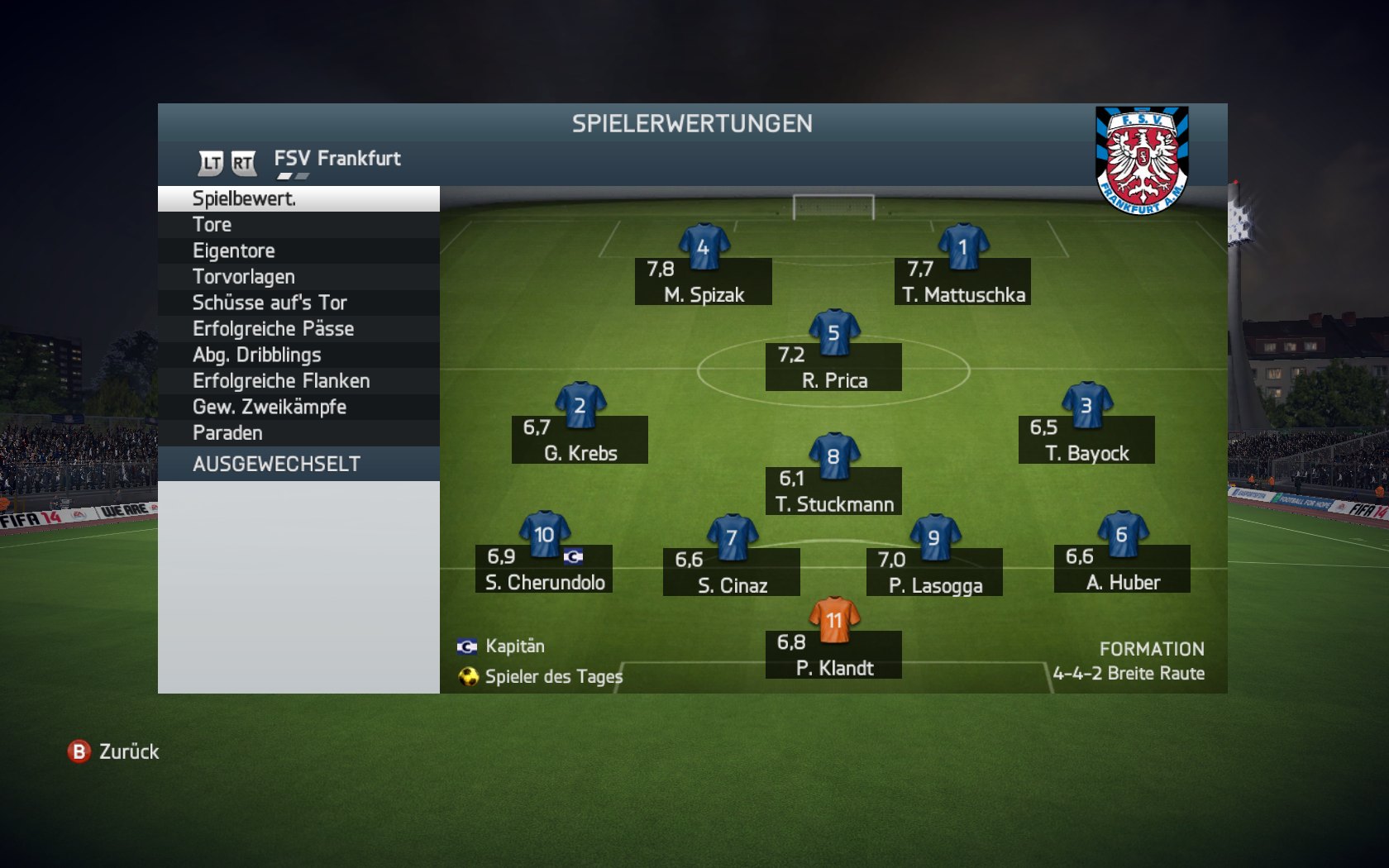This screenshot has width=1389, height=868.
Task: Select Schüsse auf's Tor entry
Action: (x=298, y=303)
